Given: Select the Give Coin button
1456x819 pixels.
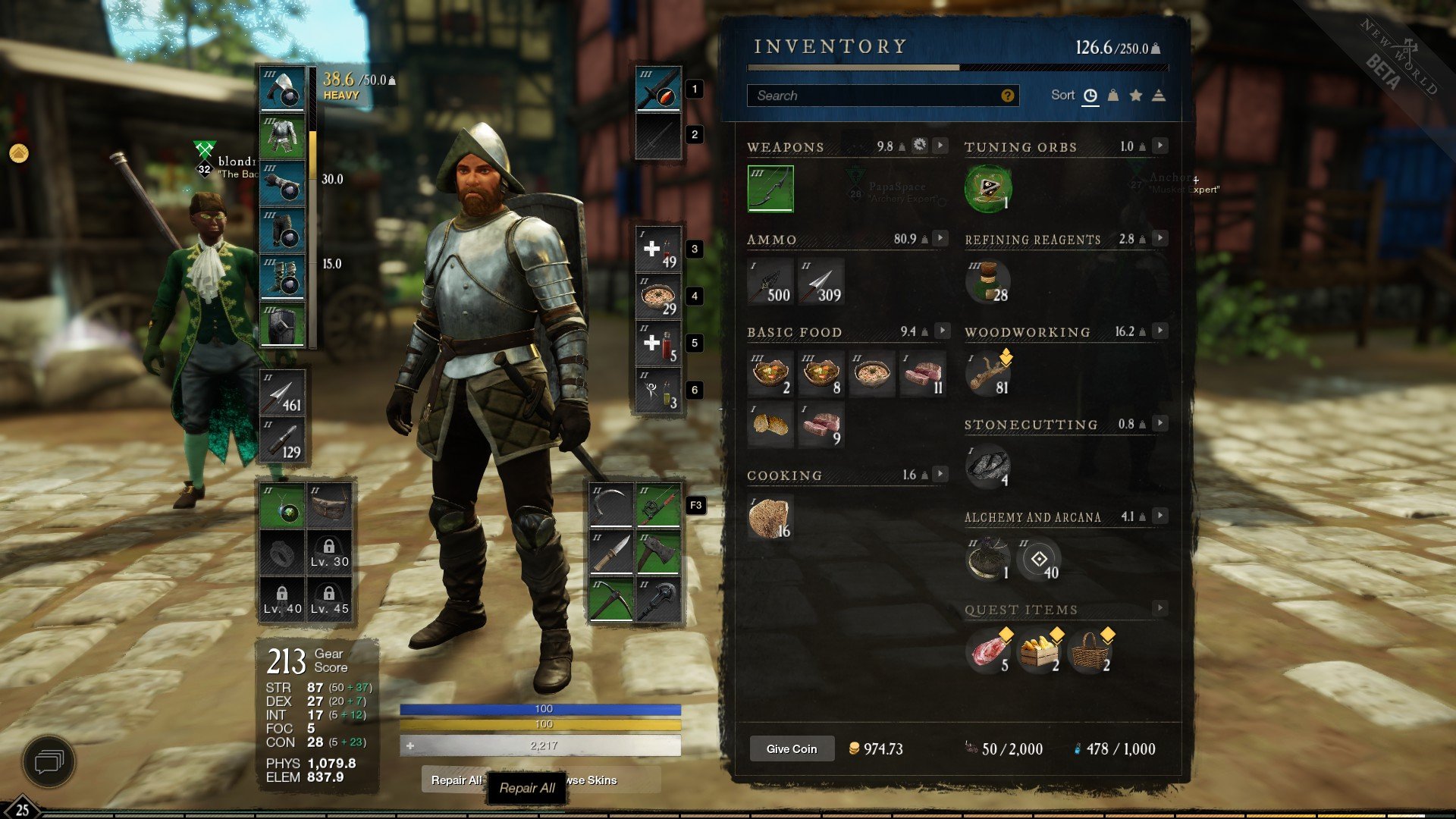Looking at the screenshot, I should [792, 748].
